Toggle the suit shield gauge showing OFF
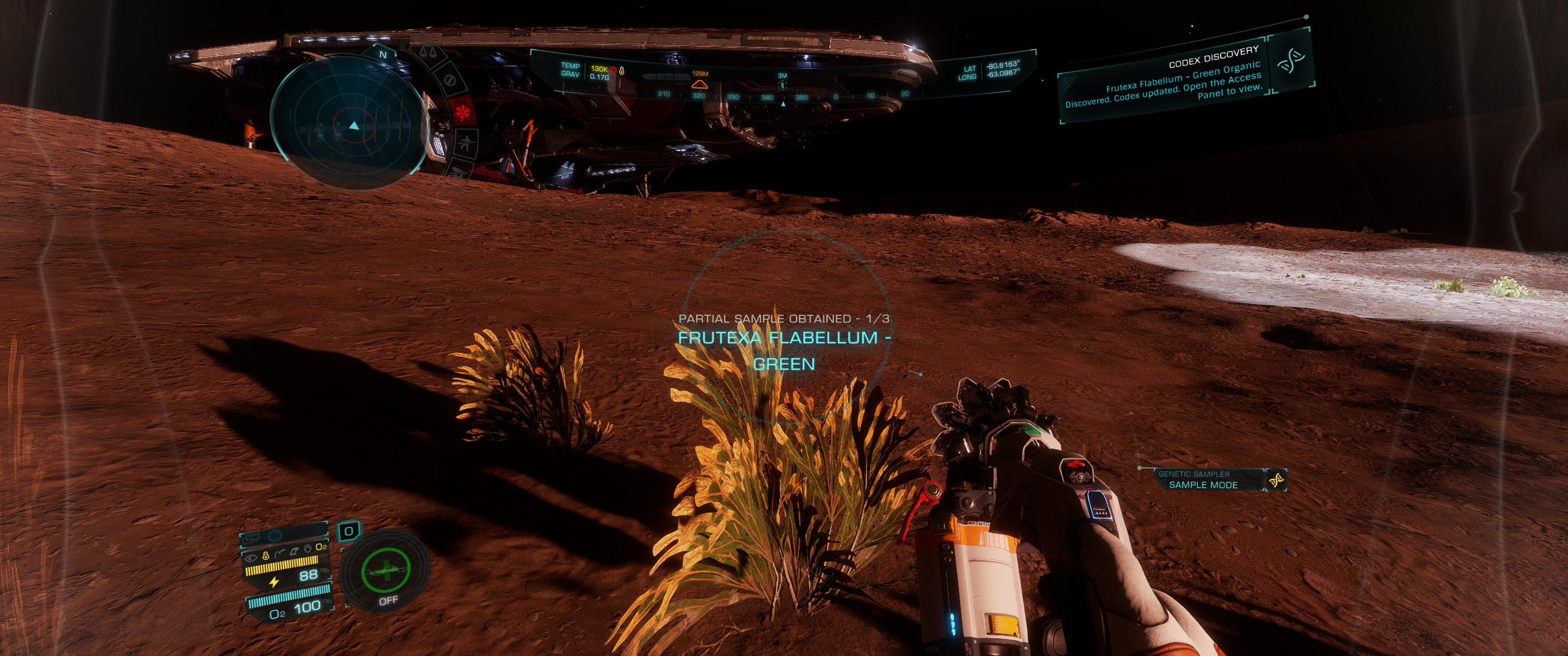The width and height of the screenshot is (1568, 656). [x=385, y=572]
